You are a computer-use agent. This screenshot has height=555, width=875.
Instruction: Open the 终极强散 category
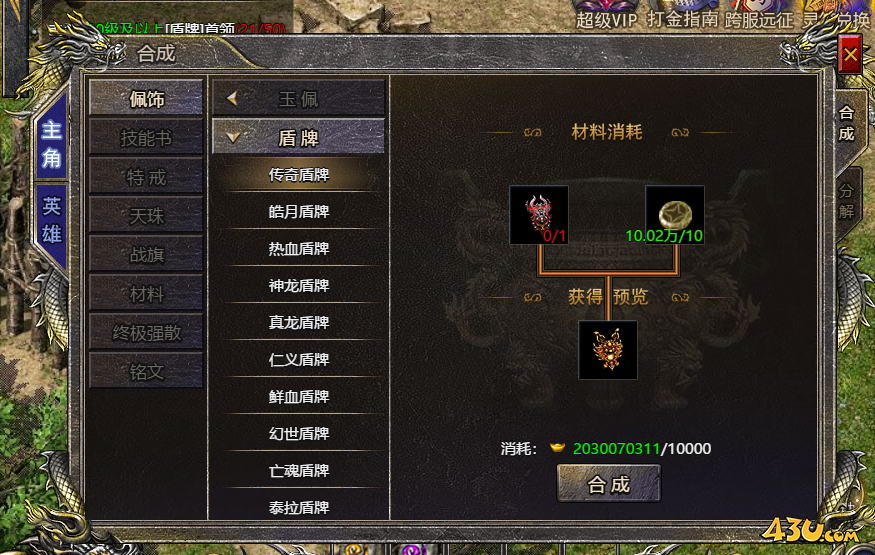click(x=146, y=333)
